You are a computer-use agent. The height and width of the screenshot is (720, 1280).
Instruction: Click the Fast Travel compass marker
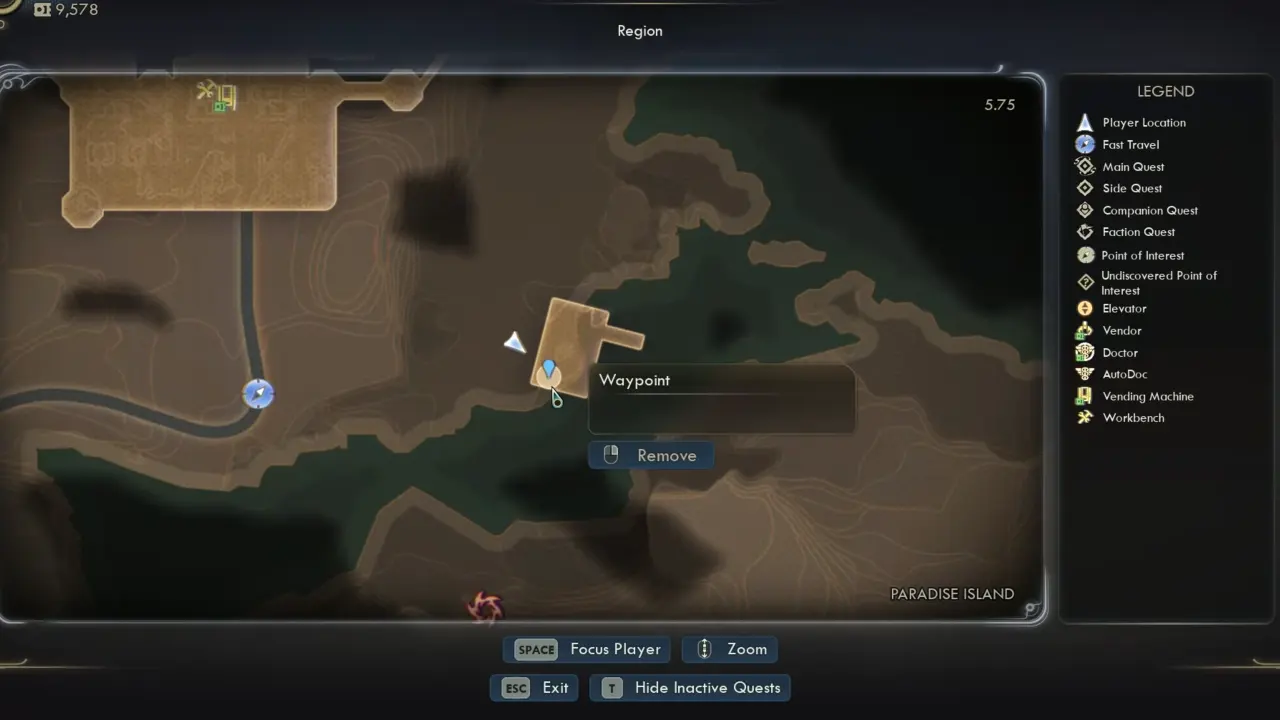[x=258, y=394]
